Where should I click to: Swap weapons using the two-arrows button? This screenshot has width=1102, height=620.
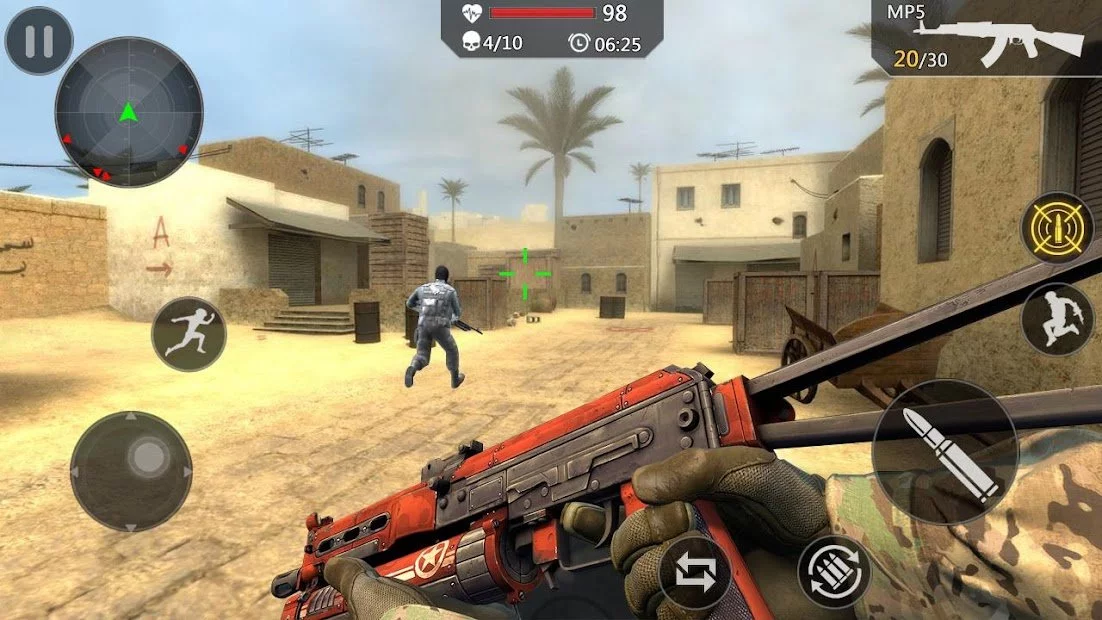click(694, 573)
